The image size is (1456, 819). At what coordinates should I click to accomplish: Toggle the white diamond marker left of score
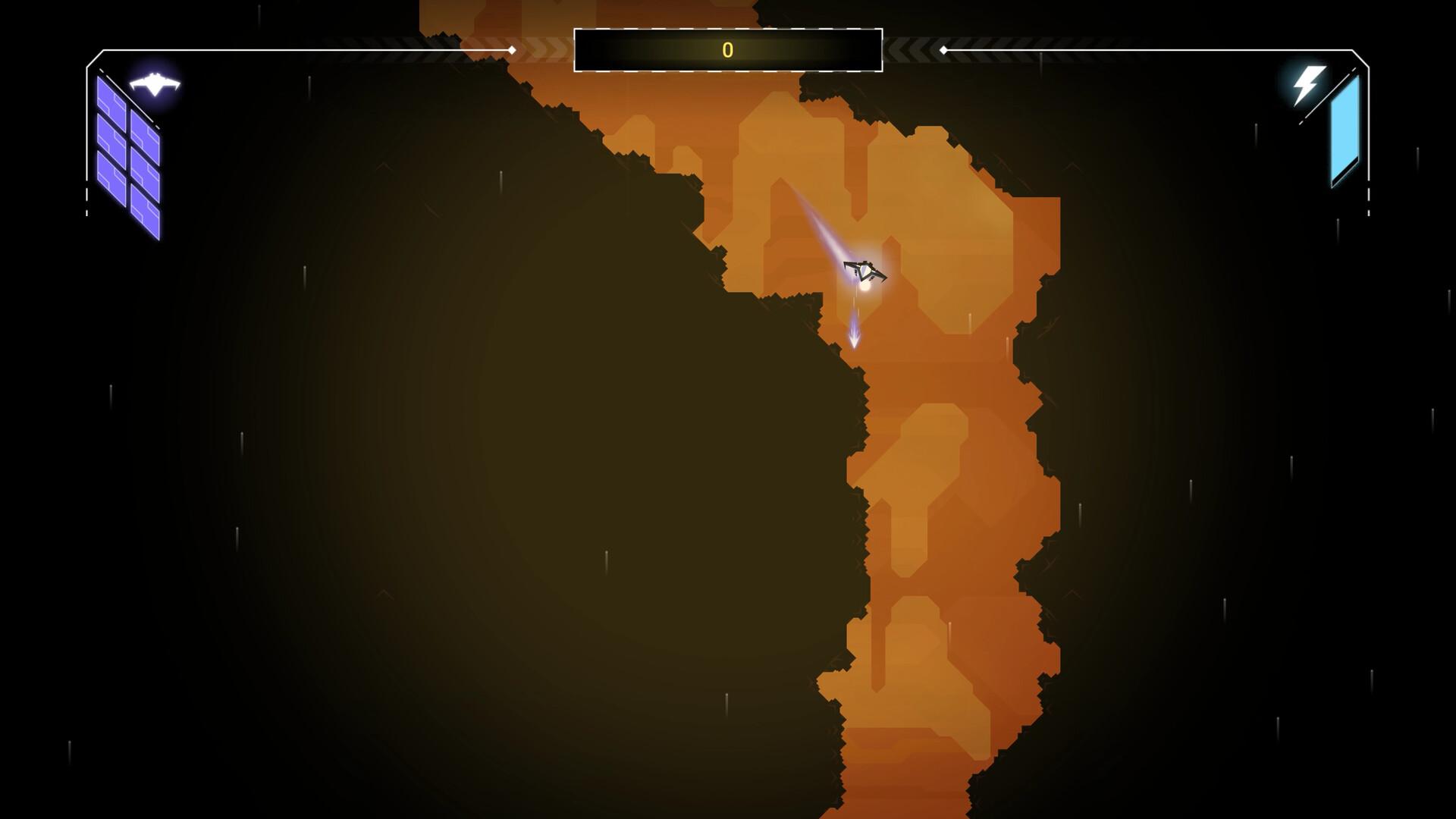513,50
